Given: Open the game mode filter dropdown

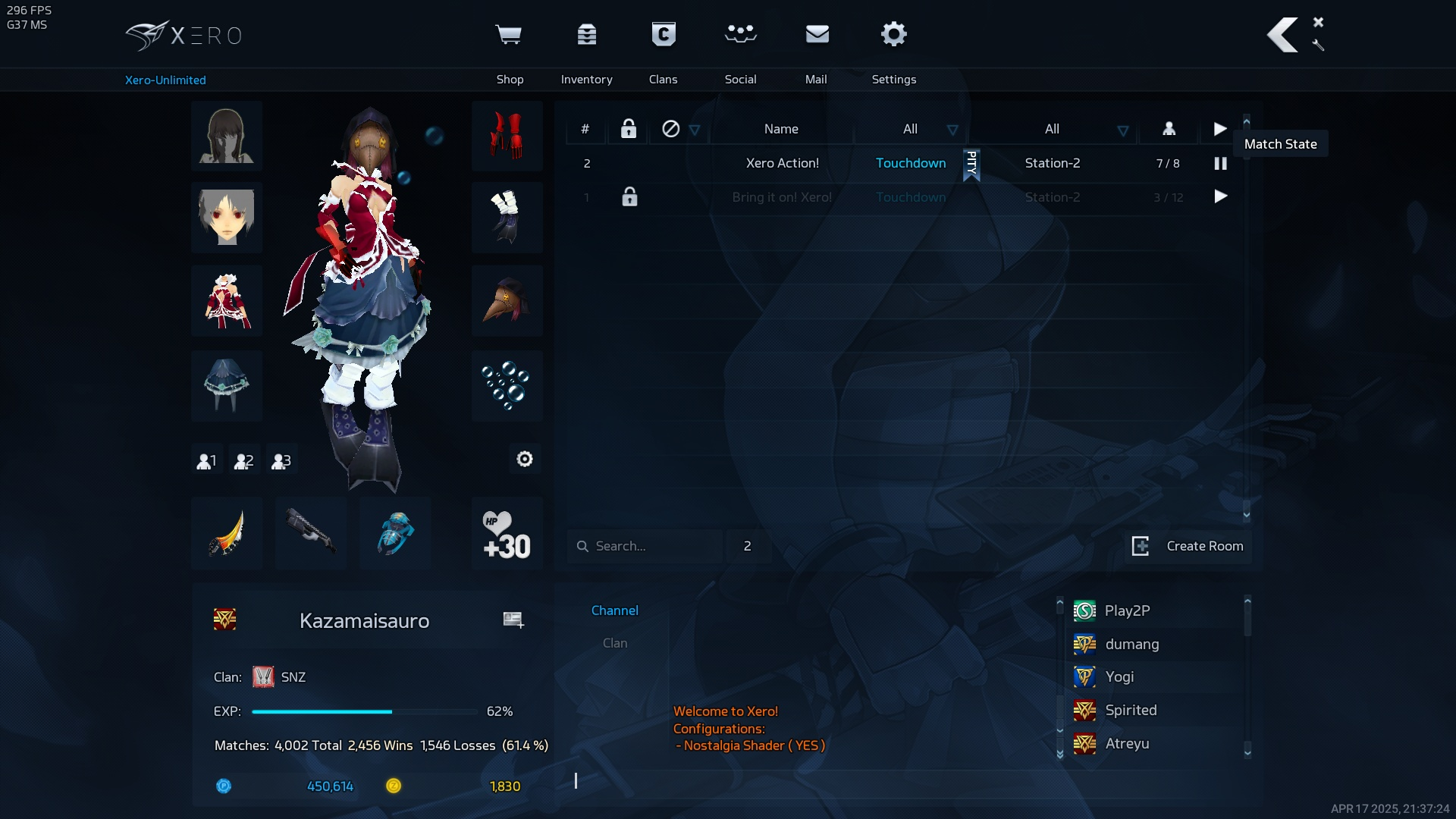Looking at the screenshot, I should pos(952,130).
